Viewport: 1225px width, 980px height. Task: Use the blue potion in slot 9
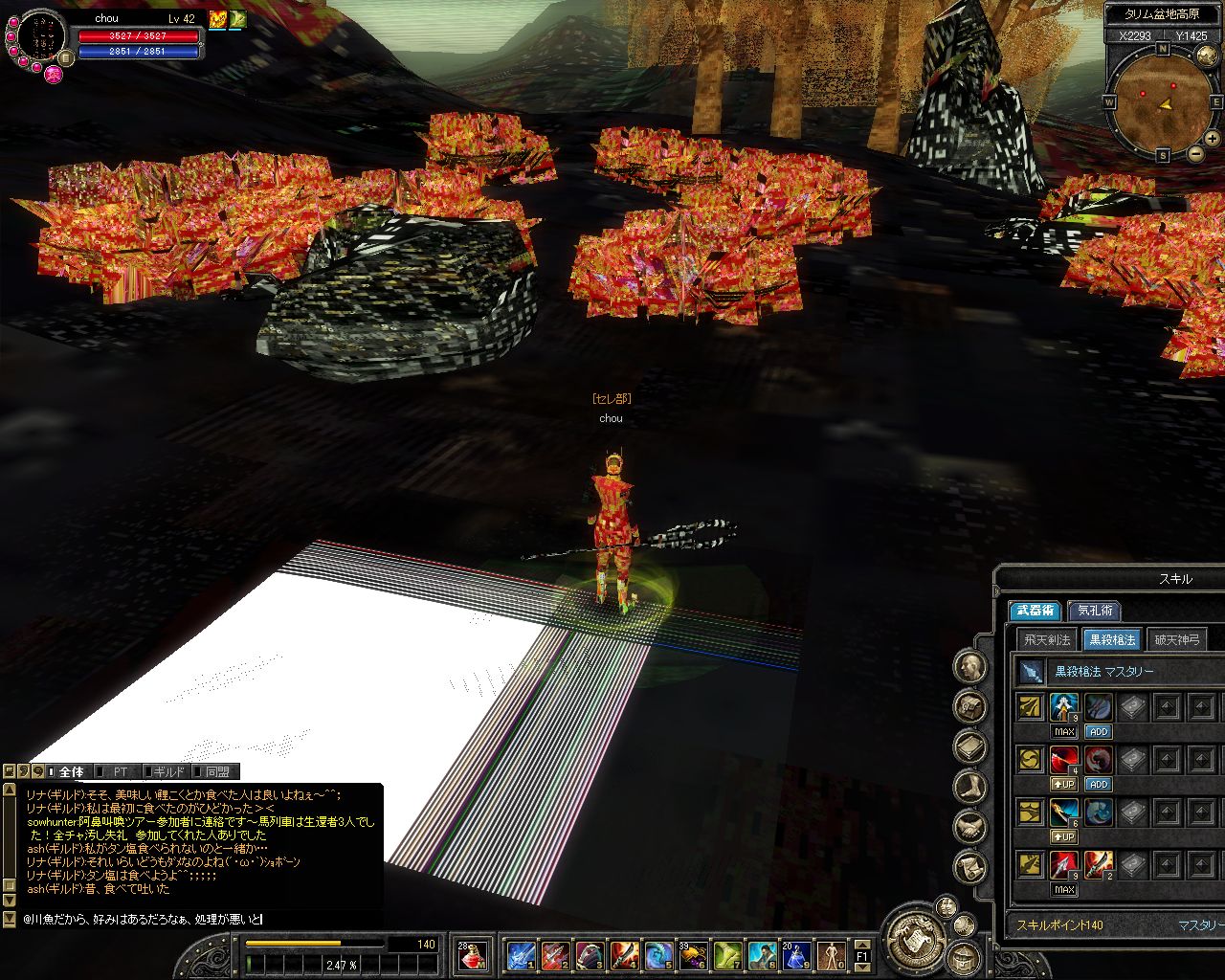pyautogui.click(x=796, y=954)
